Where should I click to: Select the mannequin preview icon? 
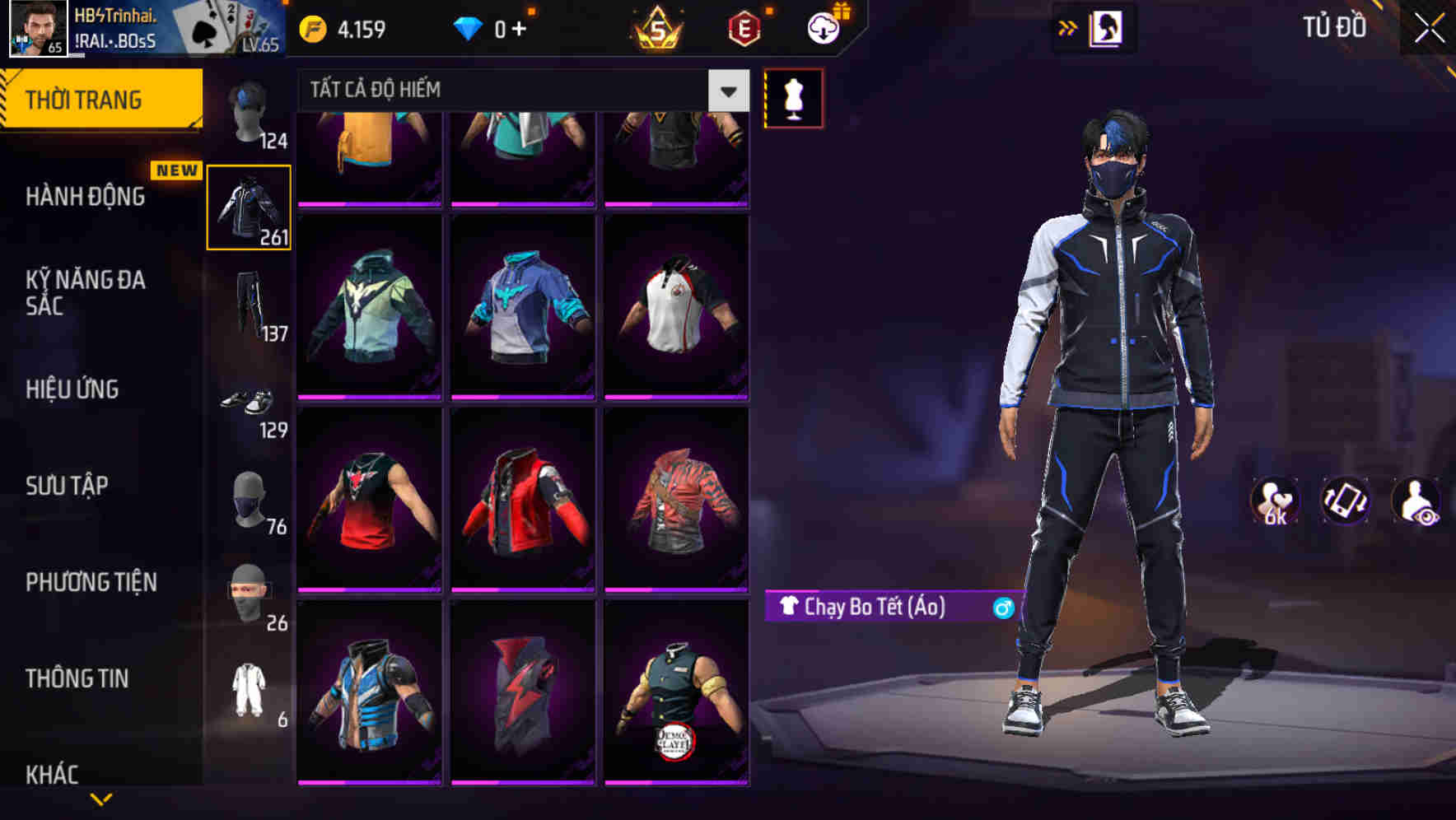pos(793,97)
